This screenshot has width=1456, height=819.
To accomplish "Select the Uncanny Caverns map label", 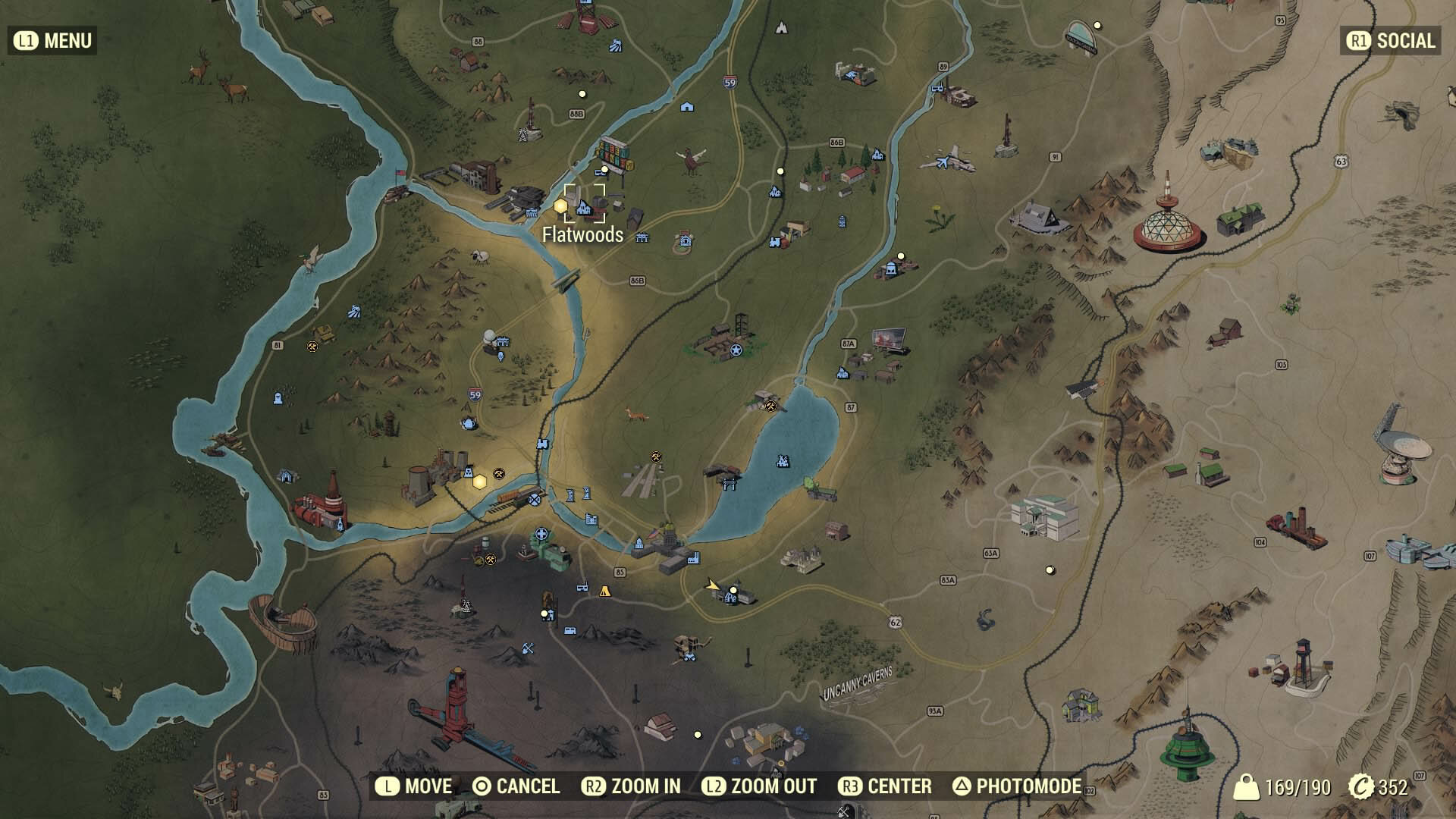I will 858,683.
